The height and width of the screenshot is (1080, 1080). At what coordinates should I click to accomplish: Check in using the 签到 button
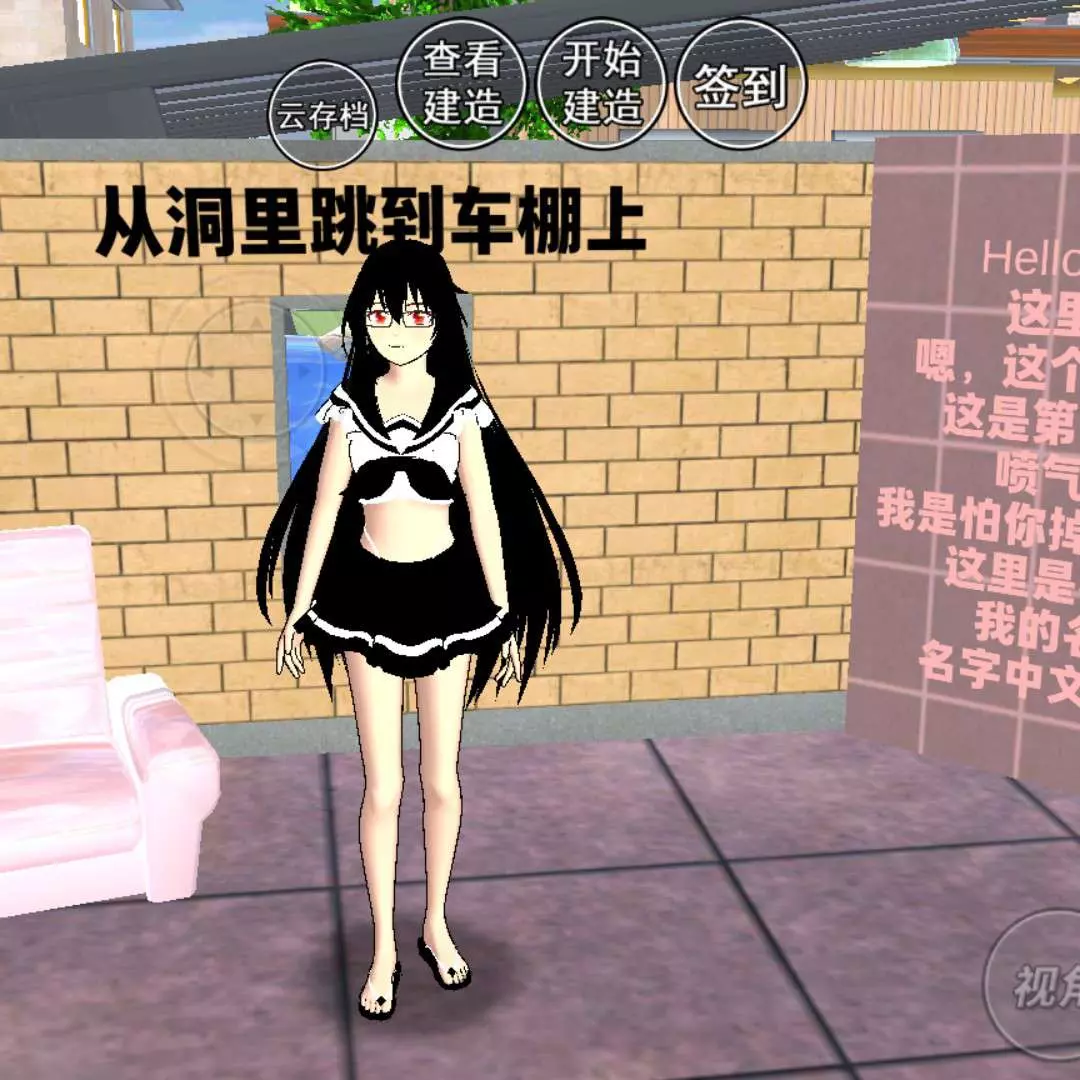click(x=740, y=85)
